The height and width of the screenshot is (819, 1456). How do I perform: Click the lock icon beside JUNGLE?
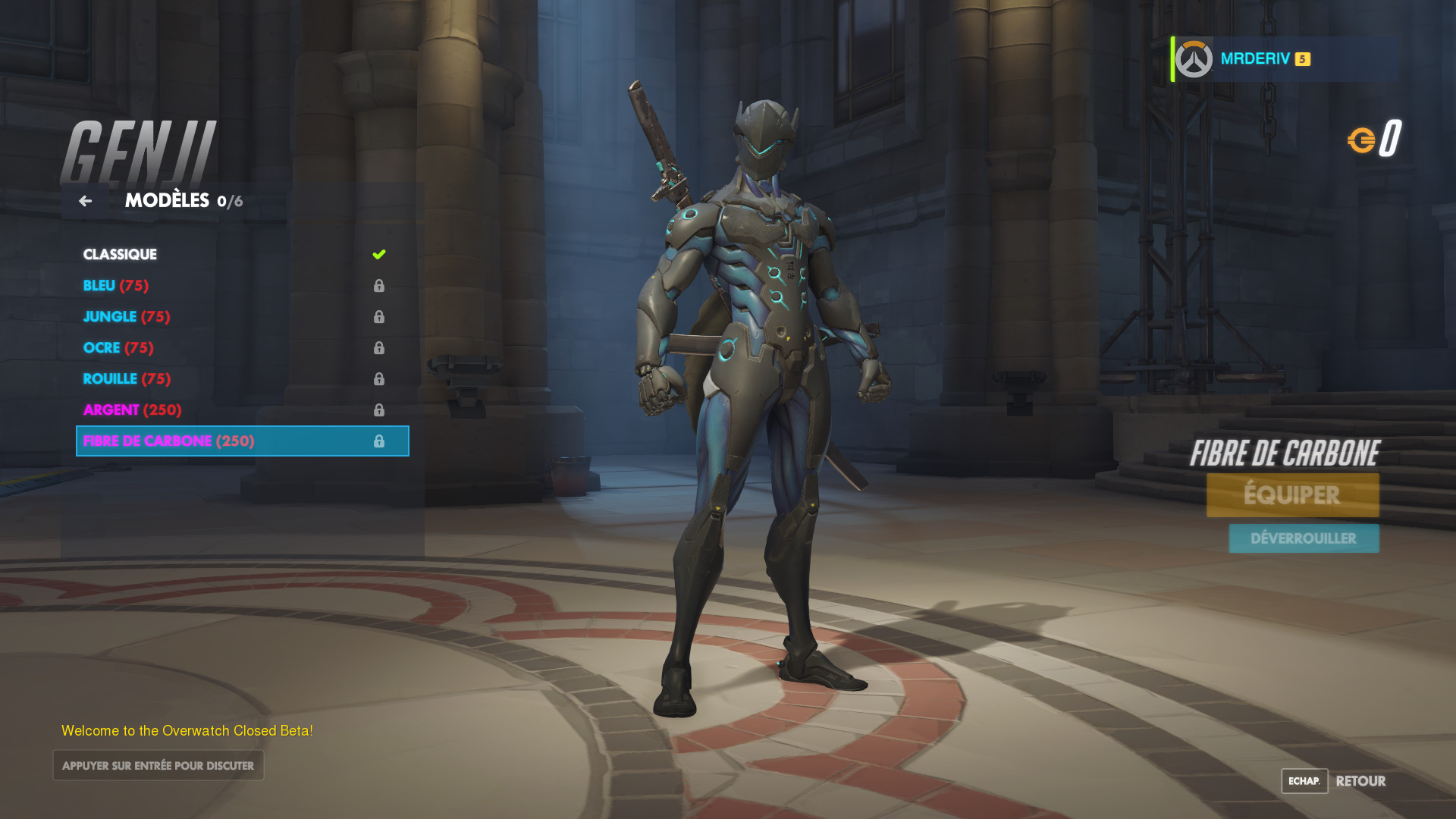pyautogui.click(x=379, y=317)
